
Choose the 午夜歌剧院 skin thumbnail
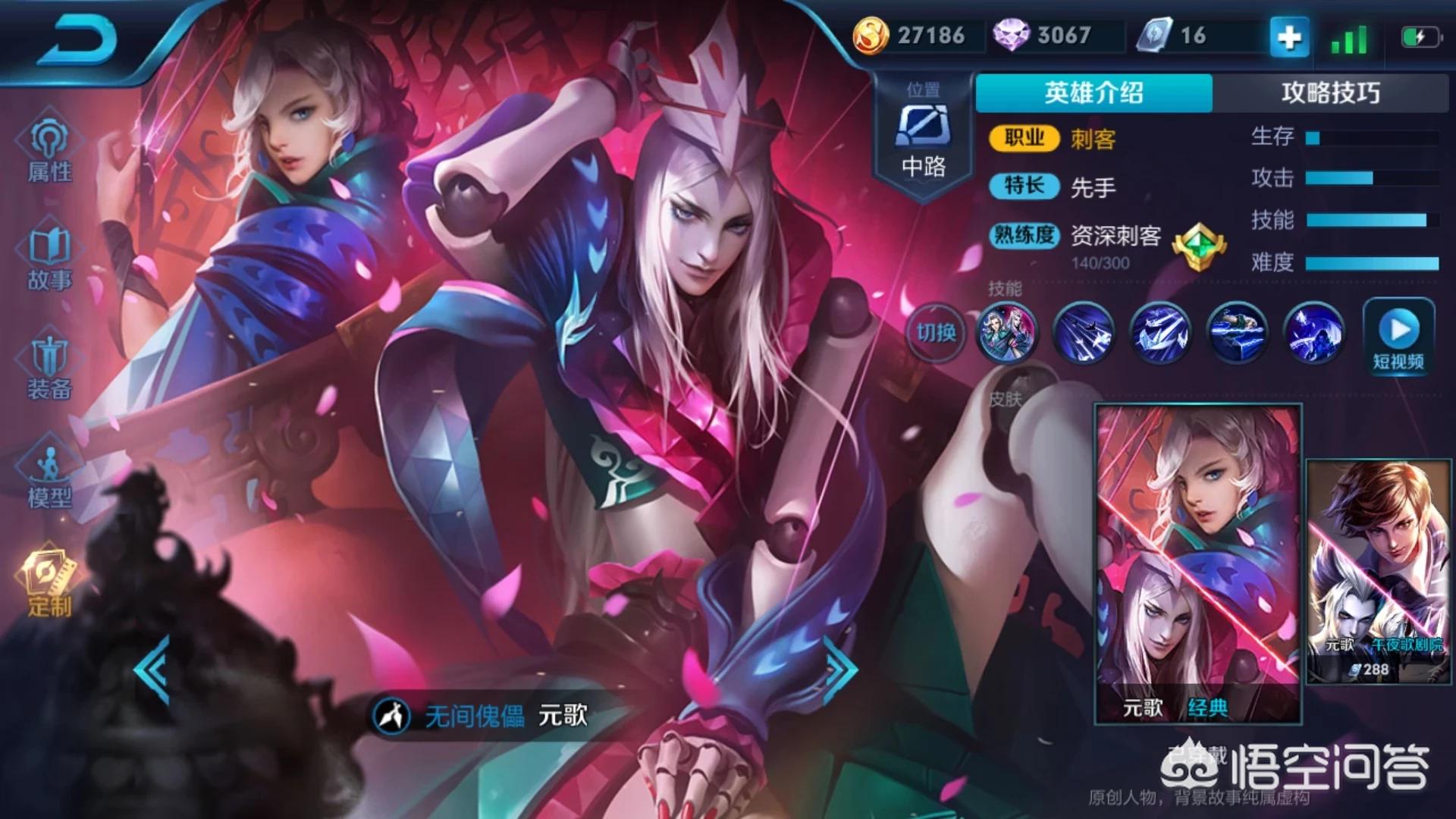[1379, 570]
